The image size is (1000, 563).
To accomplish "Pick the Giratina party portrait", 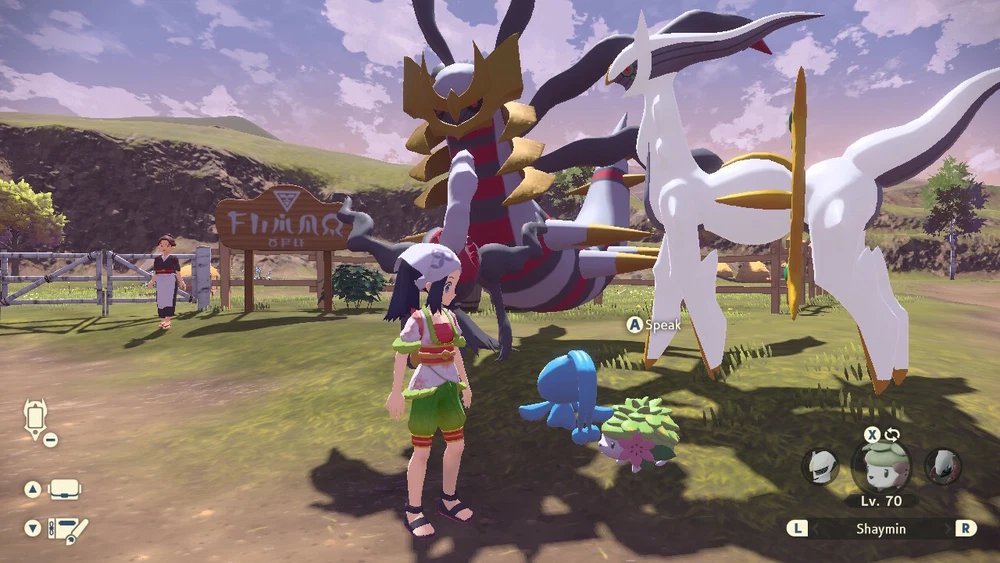I will click(x=942, y=466).
